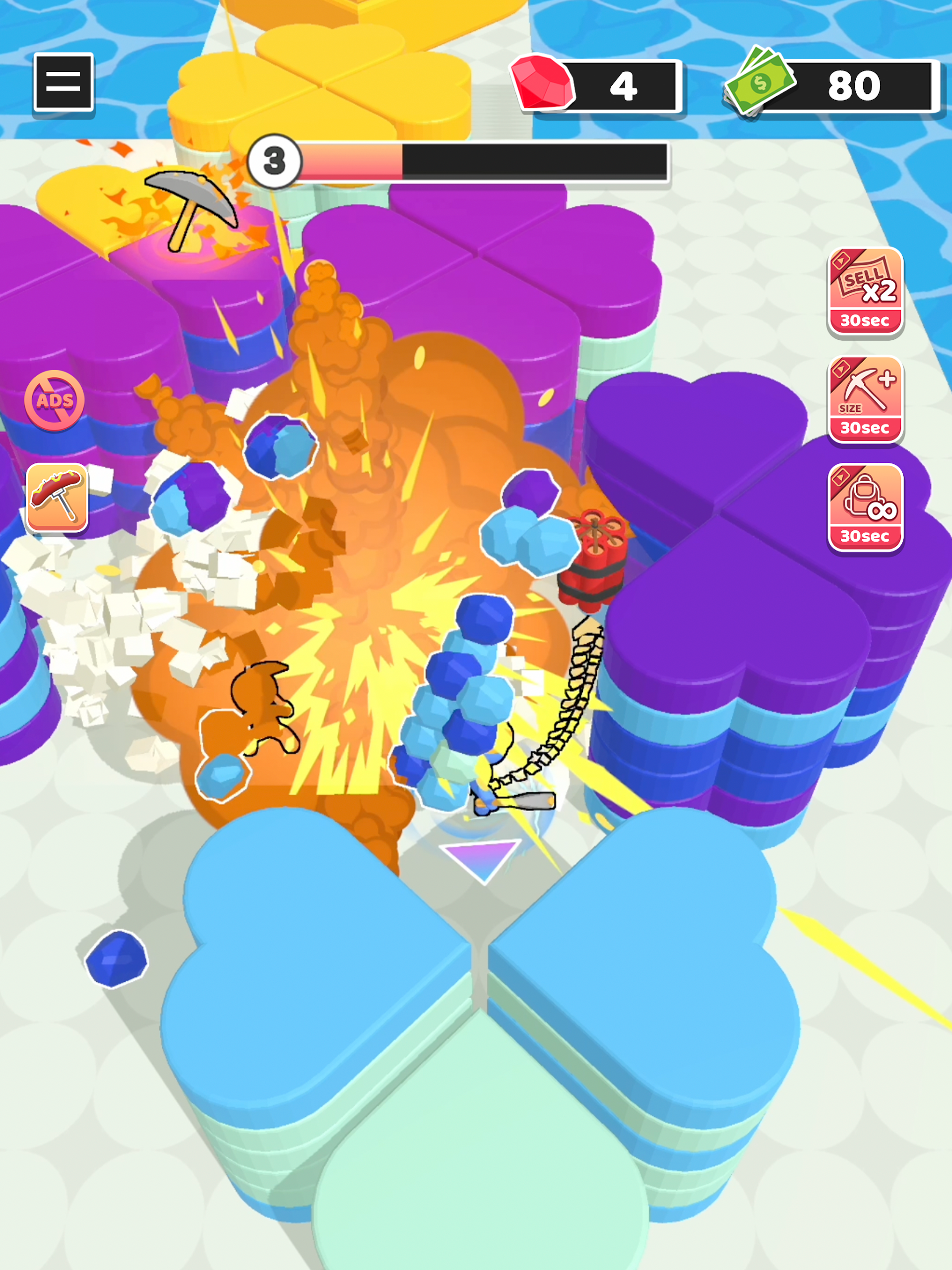Tap the No Ads button
The height and width of the screenshot is (1270, 952).
pyautogui.click(x=55, y=400)
